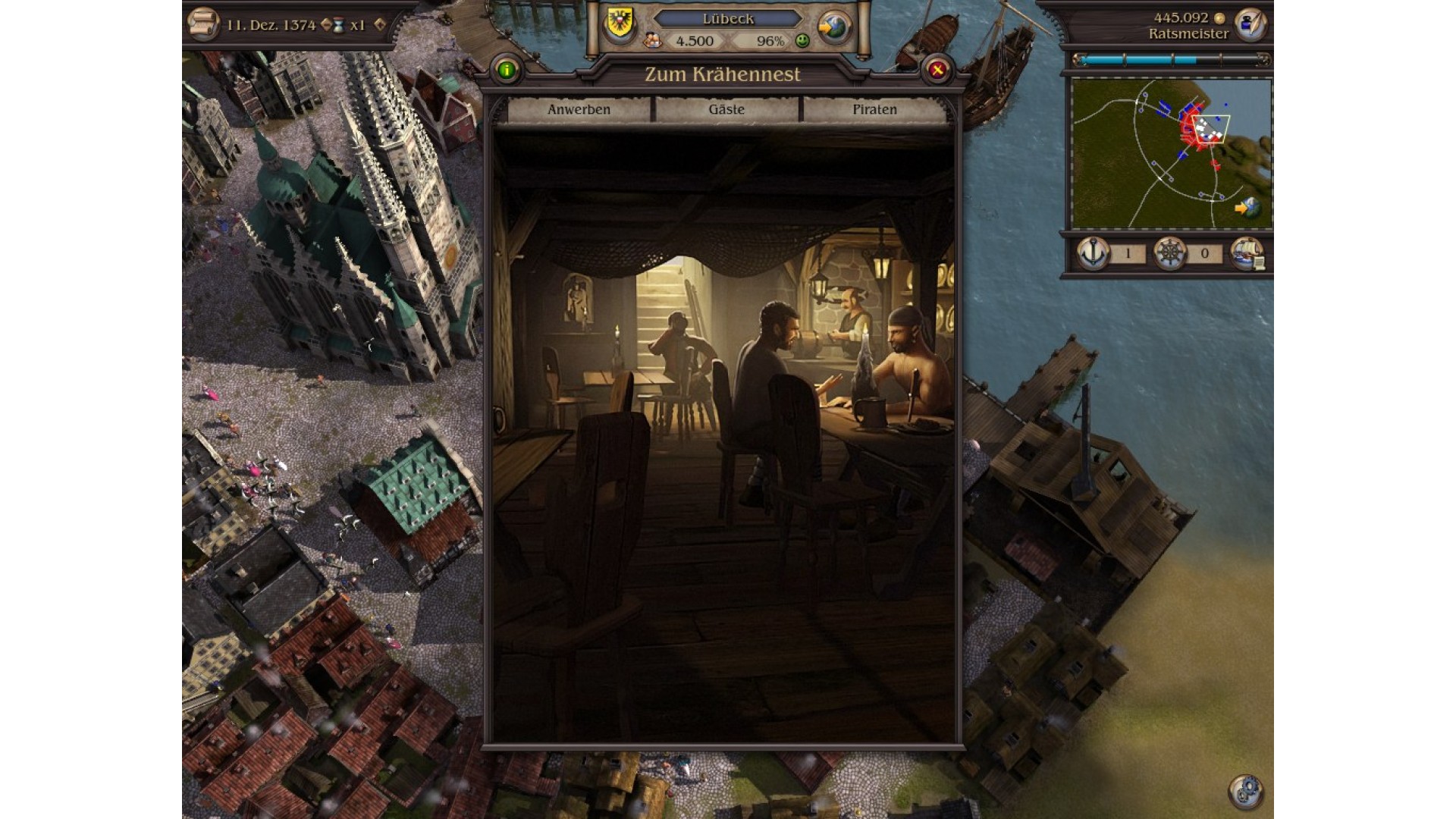The height and width of the screenshot is (819, 1456).
Task: Close the Zum Krähennest tavern window
Action: pos(937,71)
